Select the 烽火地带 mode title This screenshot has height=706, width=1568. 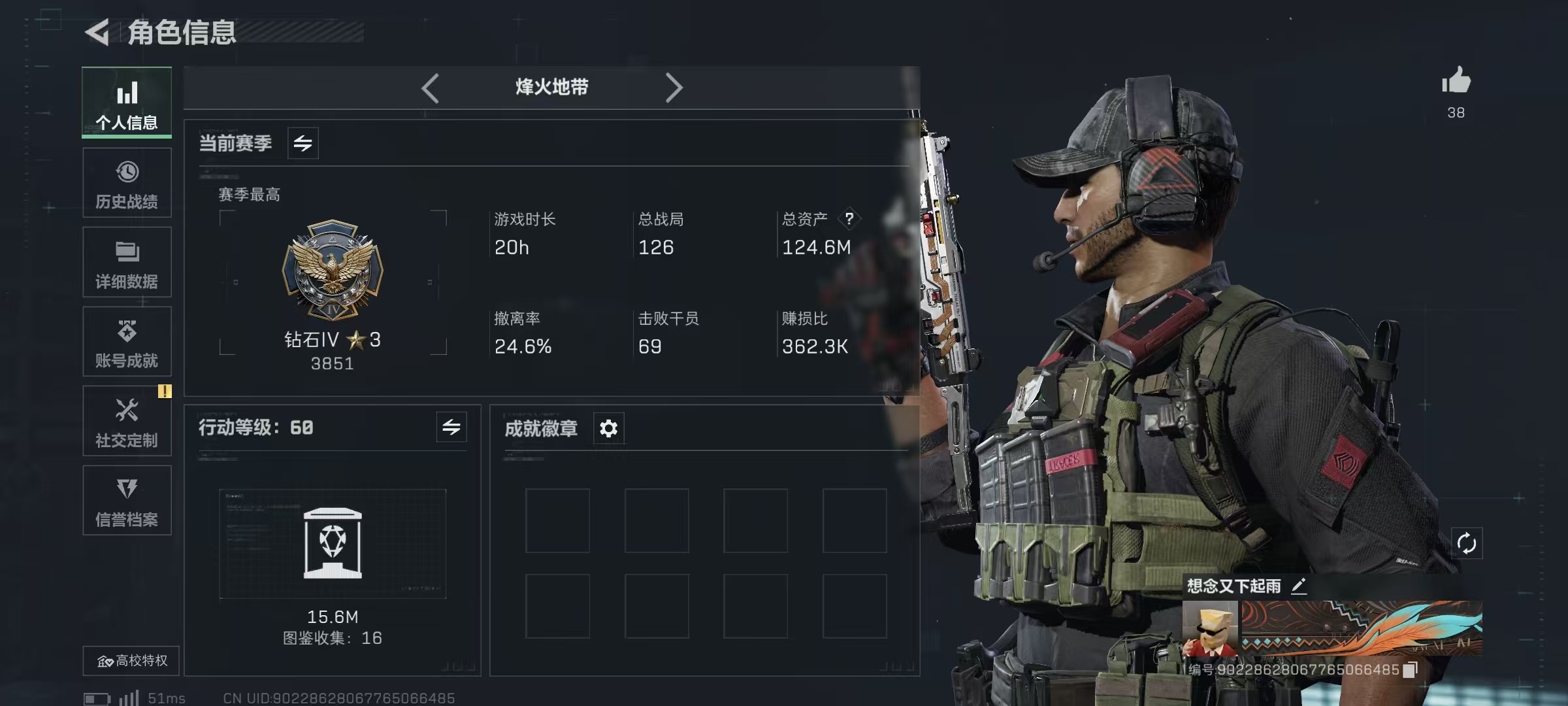(552, 87)
